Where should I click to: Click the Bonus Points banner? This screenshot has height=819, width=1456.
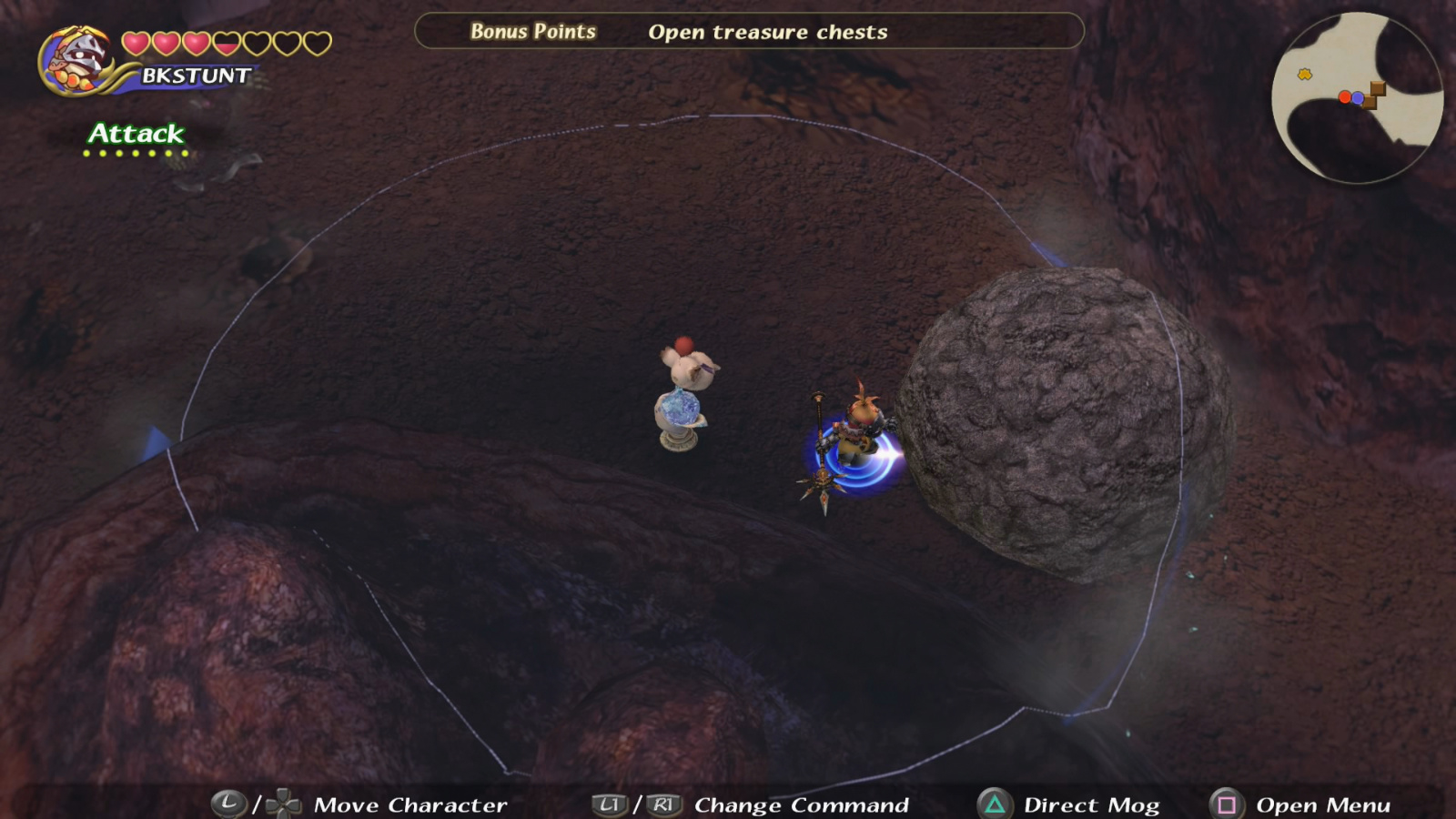click(531, 30)
